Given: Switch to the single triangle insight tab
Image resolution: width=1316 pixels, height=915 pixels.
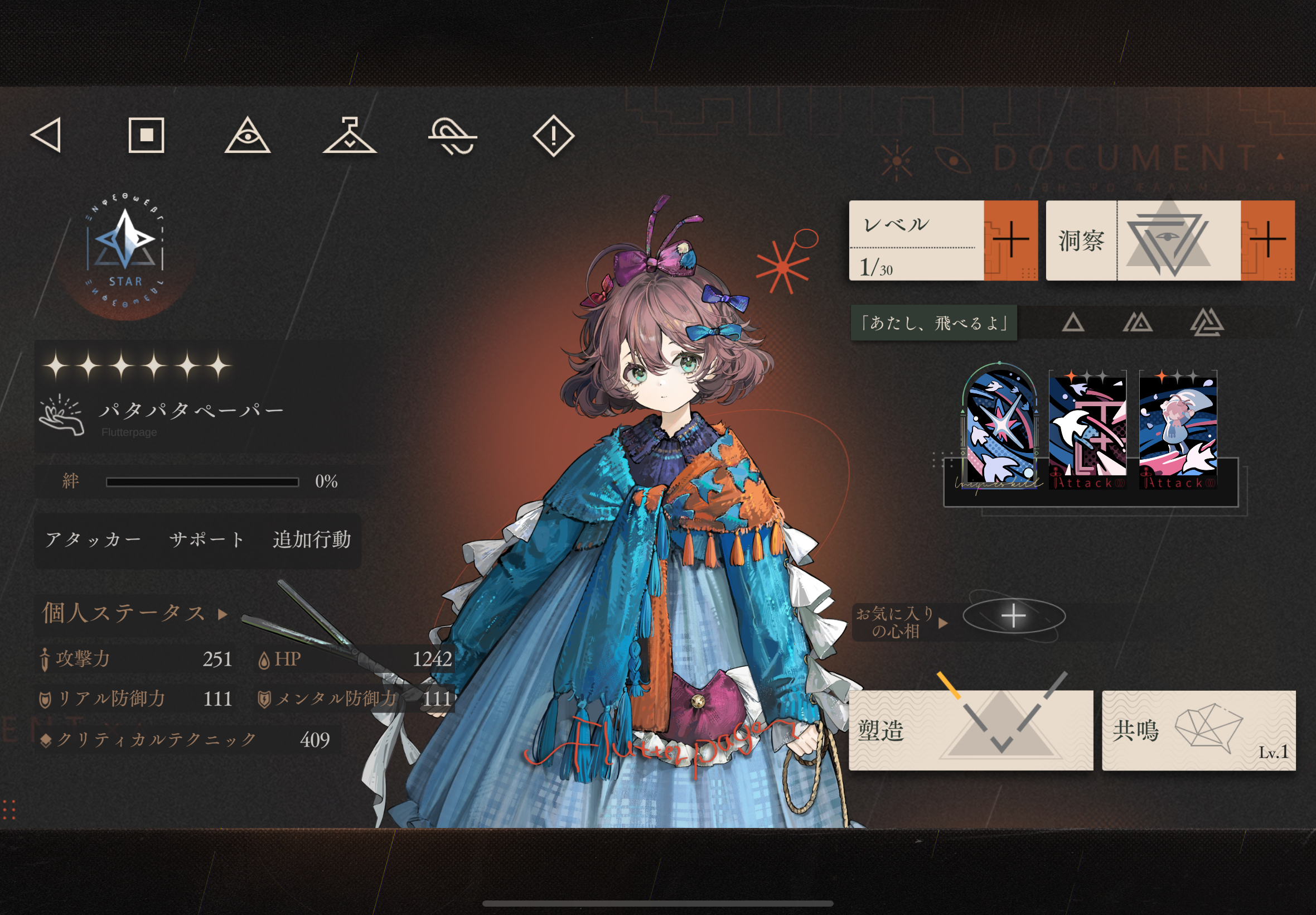Looking at the screenshot, I should [x=1072, y=324].
